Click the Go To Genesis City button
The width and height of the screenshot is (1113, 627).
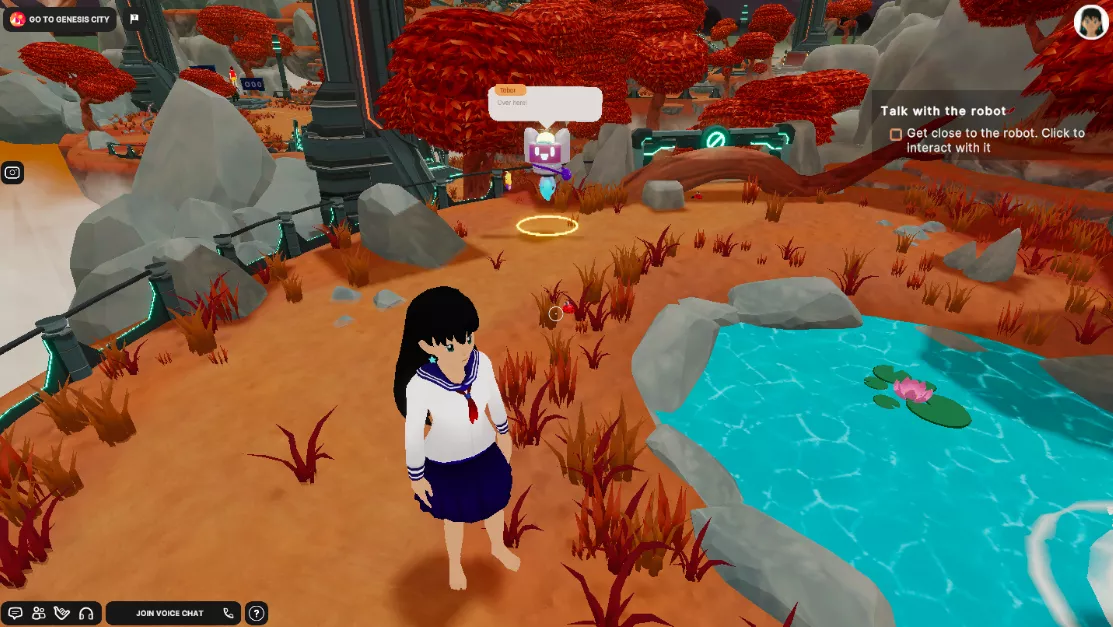pyautogui.click(x=60, y=19)
